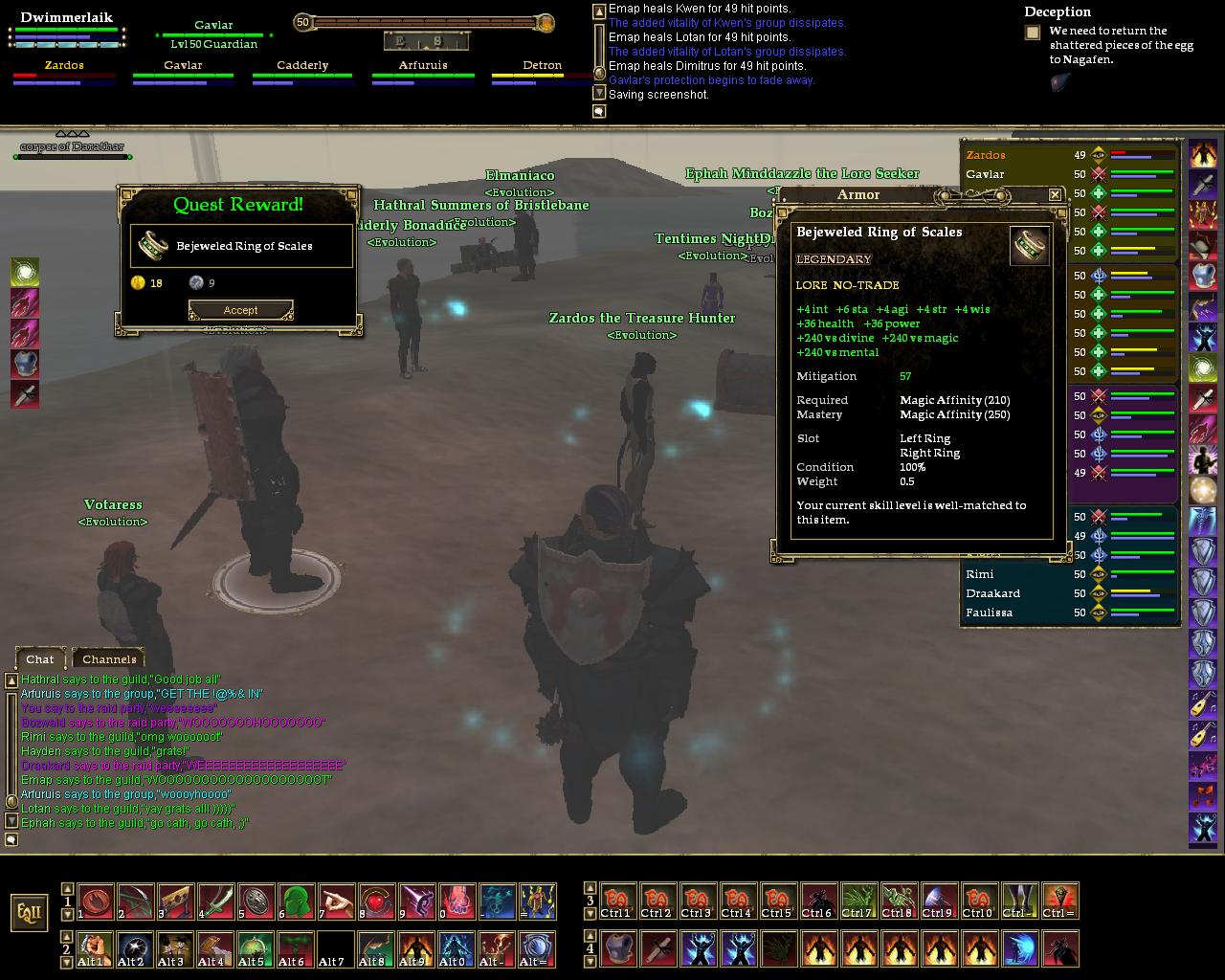The height and width of the screenshot is (980, 1225).
Task: Target Draakard in the raid list
Action: (992, 593)
